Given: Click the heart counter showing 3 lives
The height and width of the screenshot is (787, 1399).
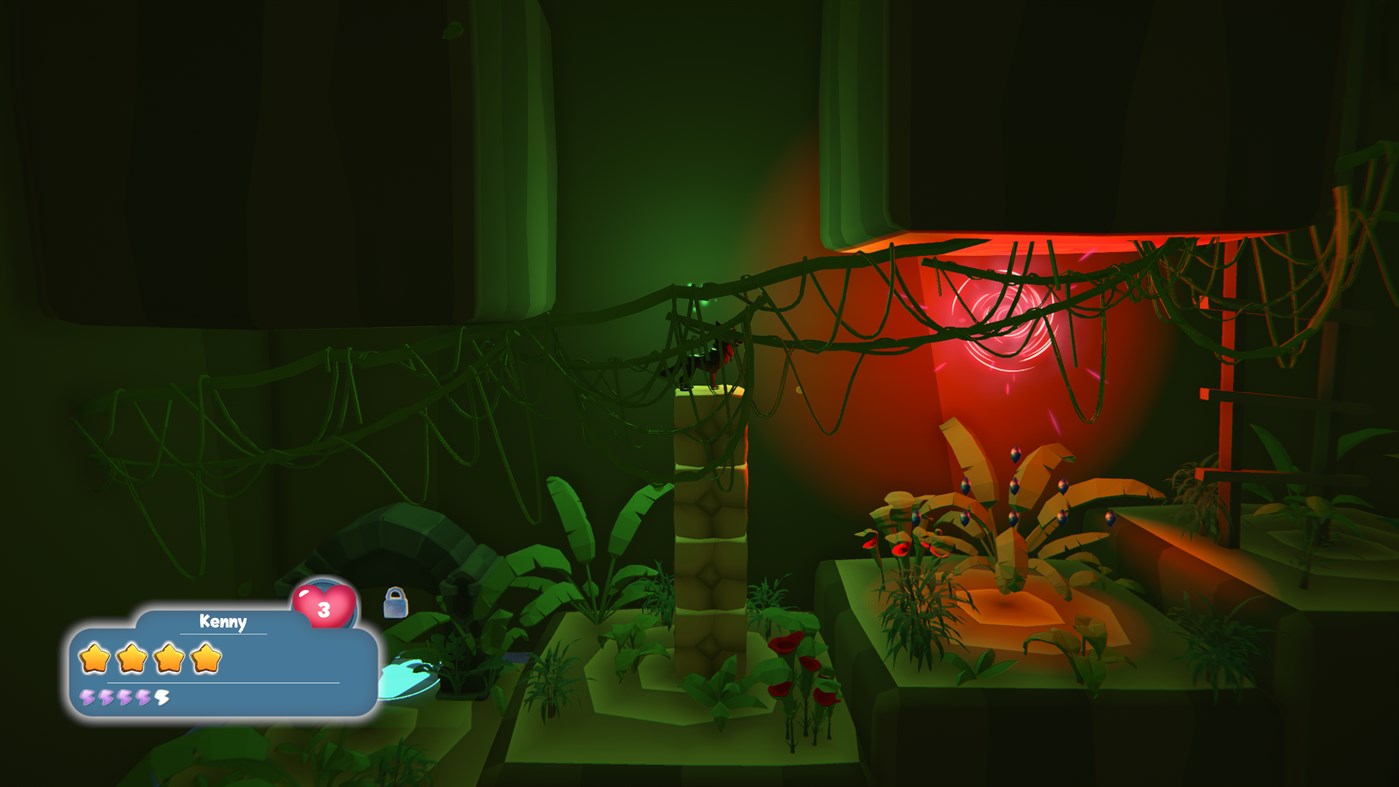Looking at the screenshot, I should 322,608.
